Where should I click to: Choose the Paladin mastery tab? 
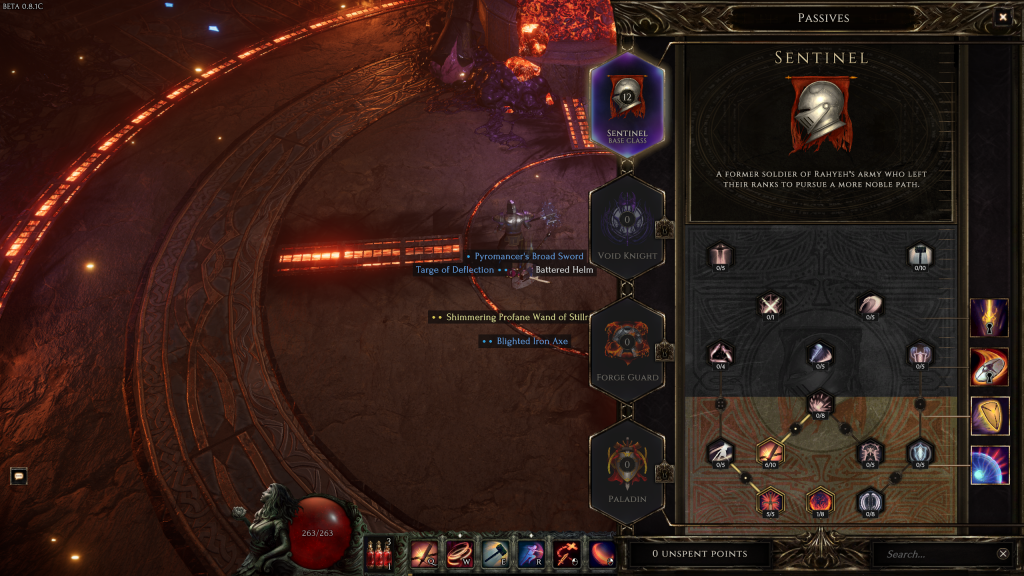point(627,470)
